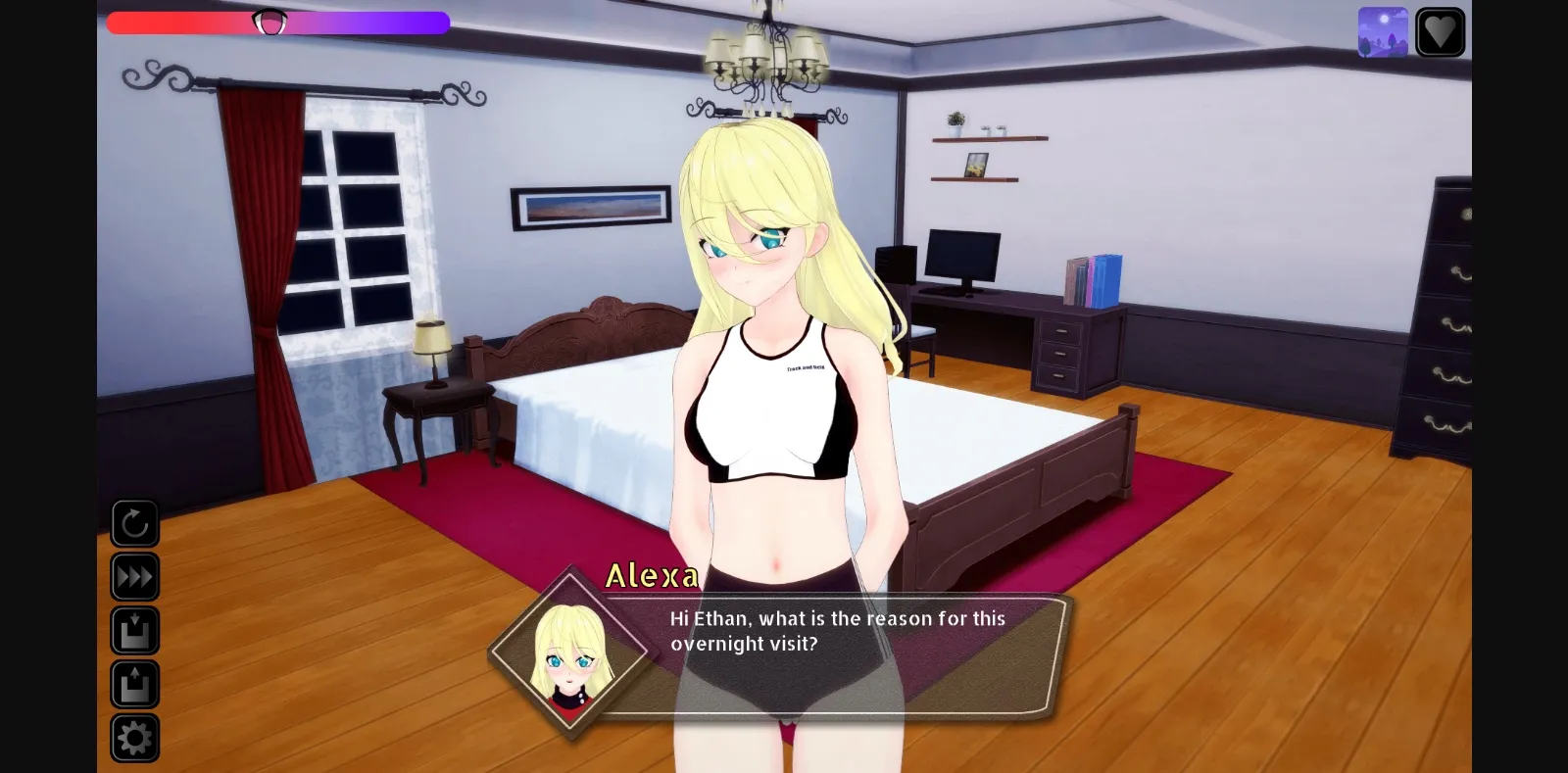The height and width of the screenshot is (773, 1568).
Task: Toggle fast-forward with the triple-arrow button
Action: point(135,578)
